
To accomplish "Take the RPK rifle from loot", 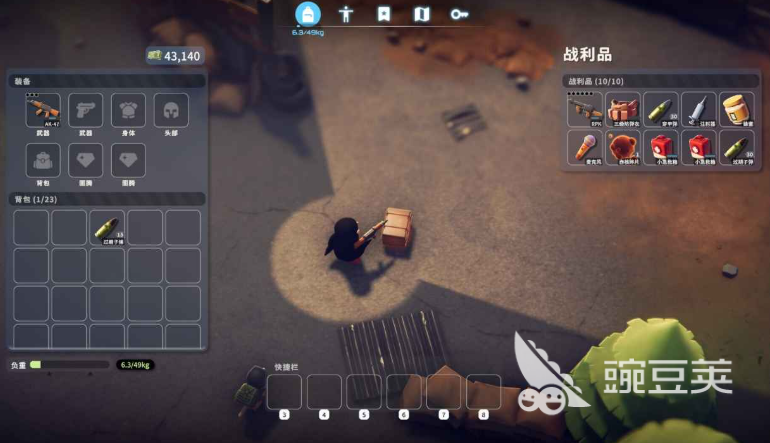I will (x=585, y=110).
